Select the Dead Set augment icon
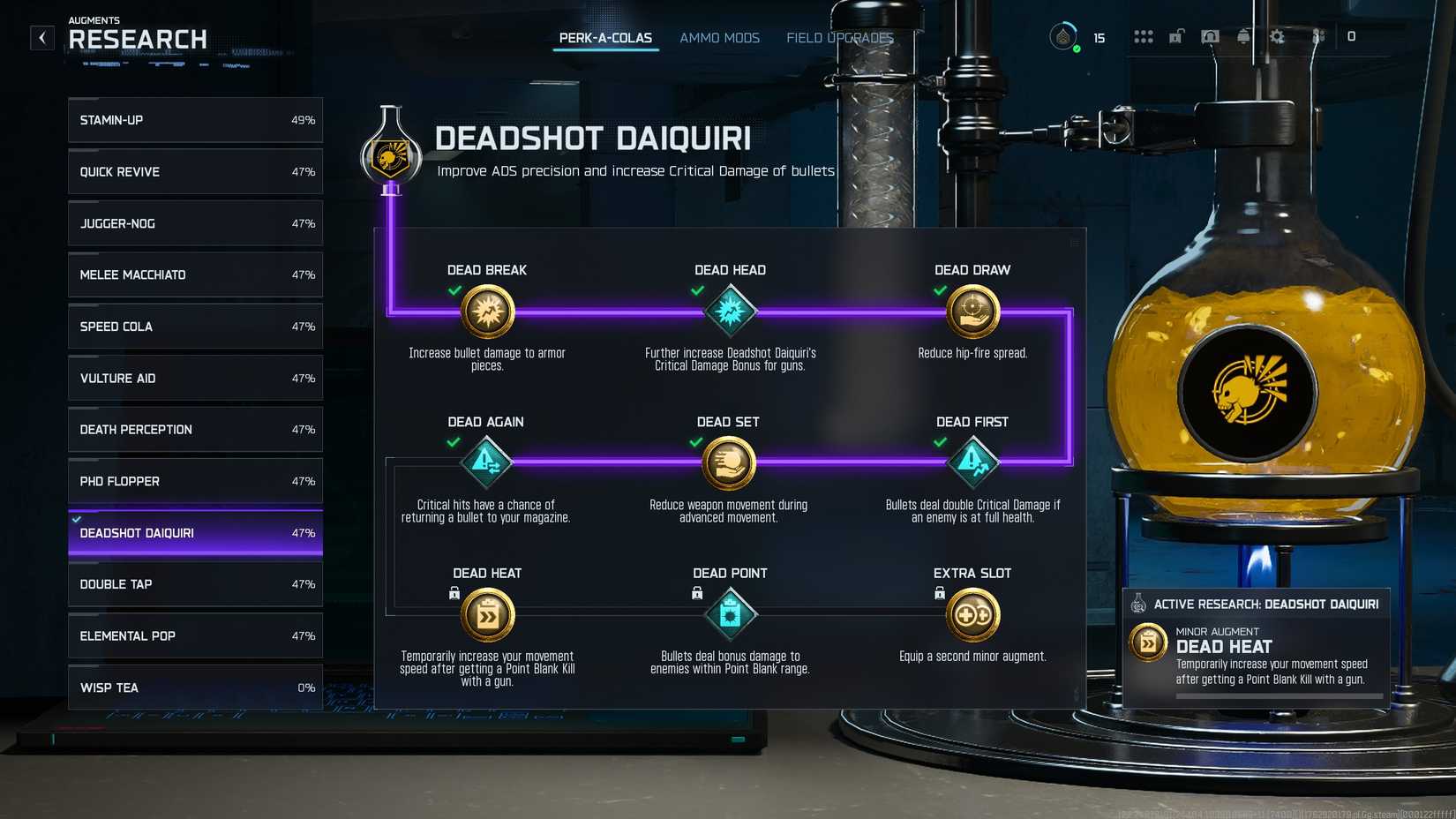The image size is (1456, 819). pyautogui.click(x=730, y=463)
